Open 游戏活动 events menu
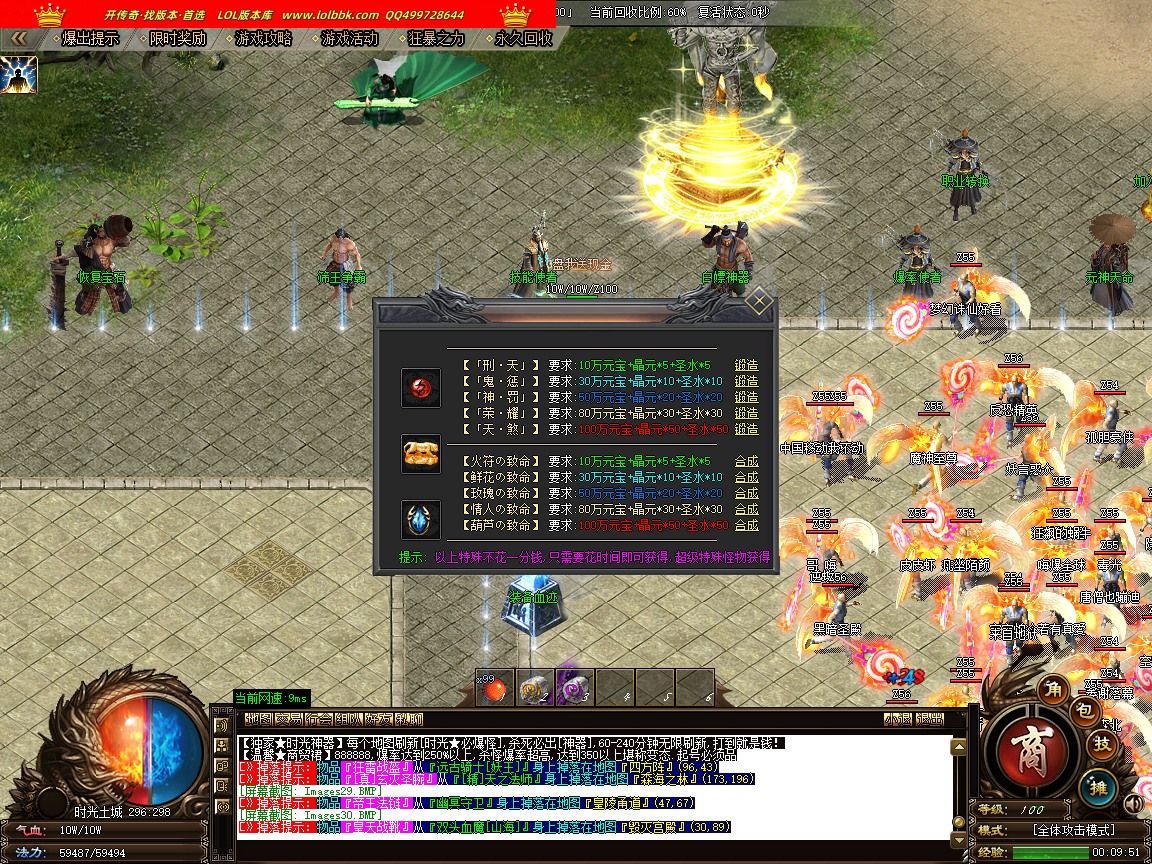This screenshot has width=1152, height=864. (349, 39)
